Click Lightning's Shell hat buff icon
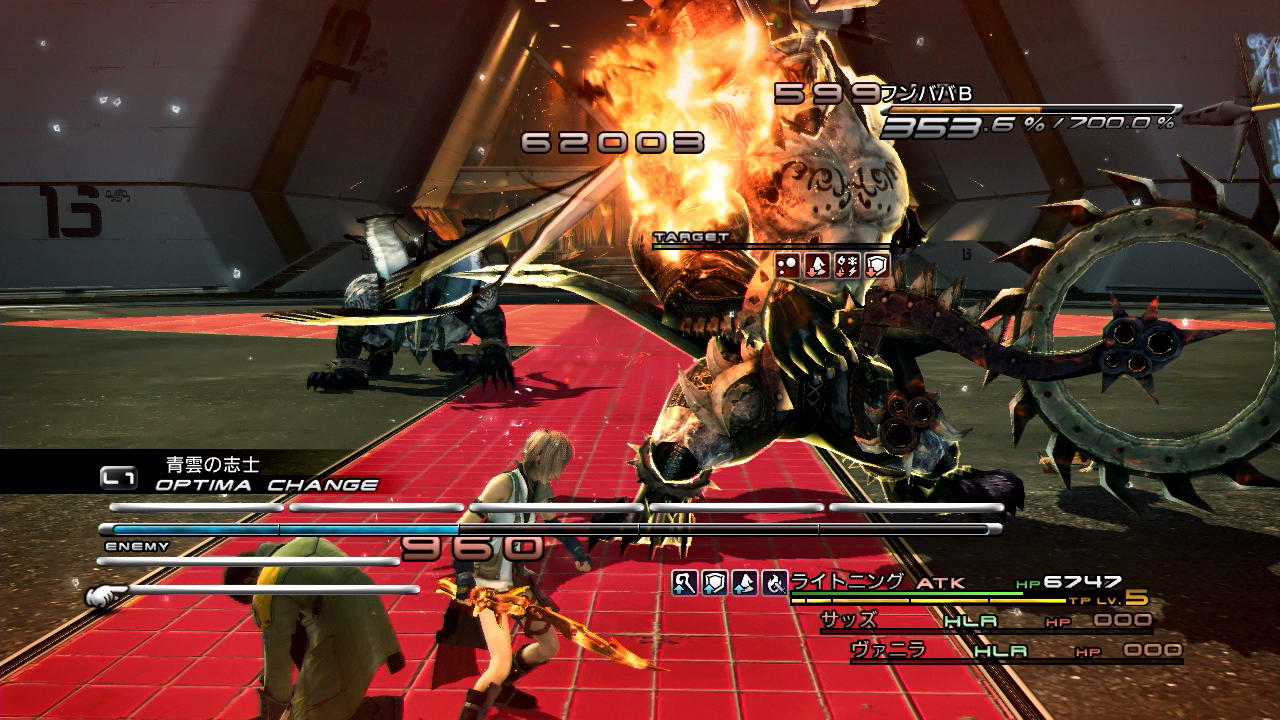This screenshot has width=1280, height=720. click(744, 582)
